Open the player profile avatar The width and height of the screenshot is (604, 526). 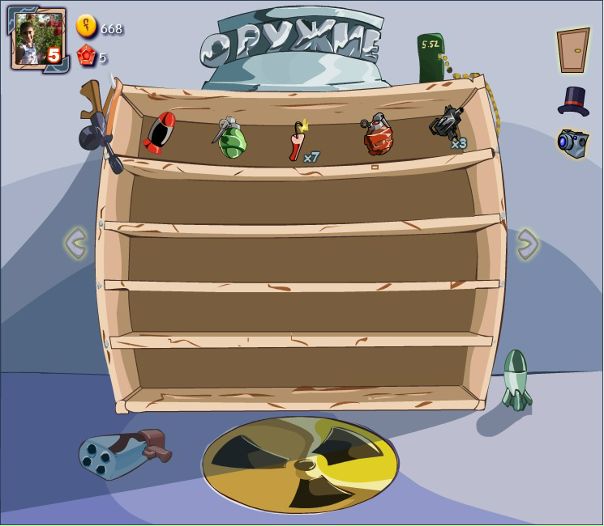[x=38, y=39]
